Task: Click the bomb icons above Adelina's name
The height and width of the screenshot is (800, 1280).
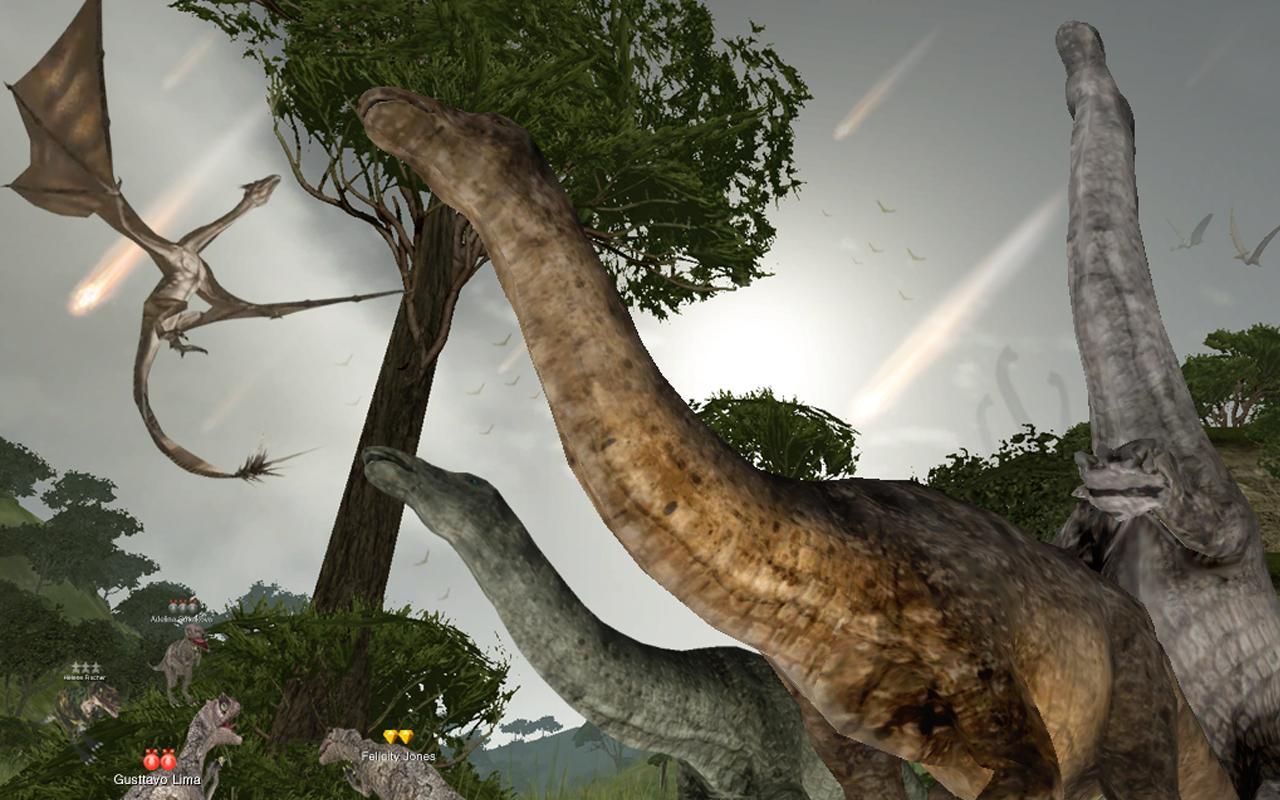Action: (x=182, y=608)
